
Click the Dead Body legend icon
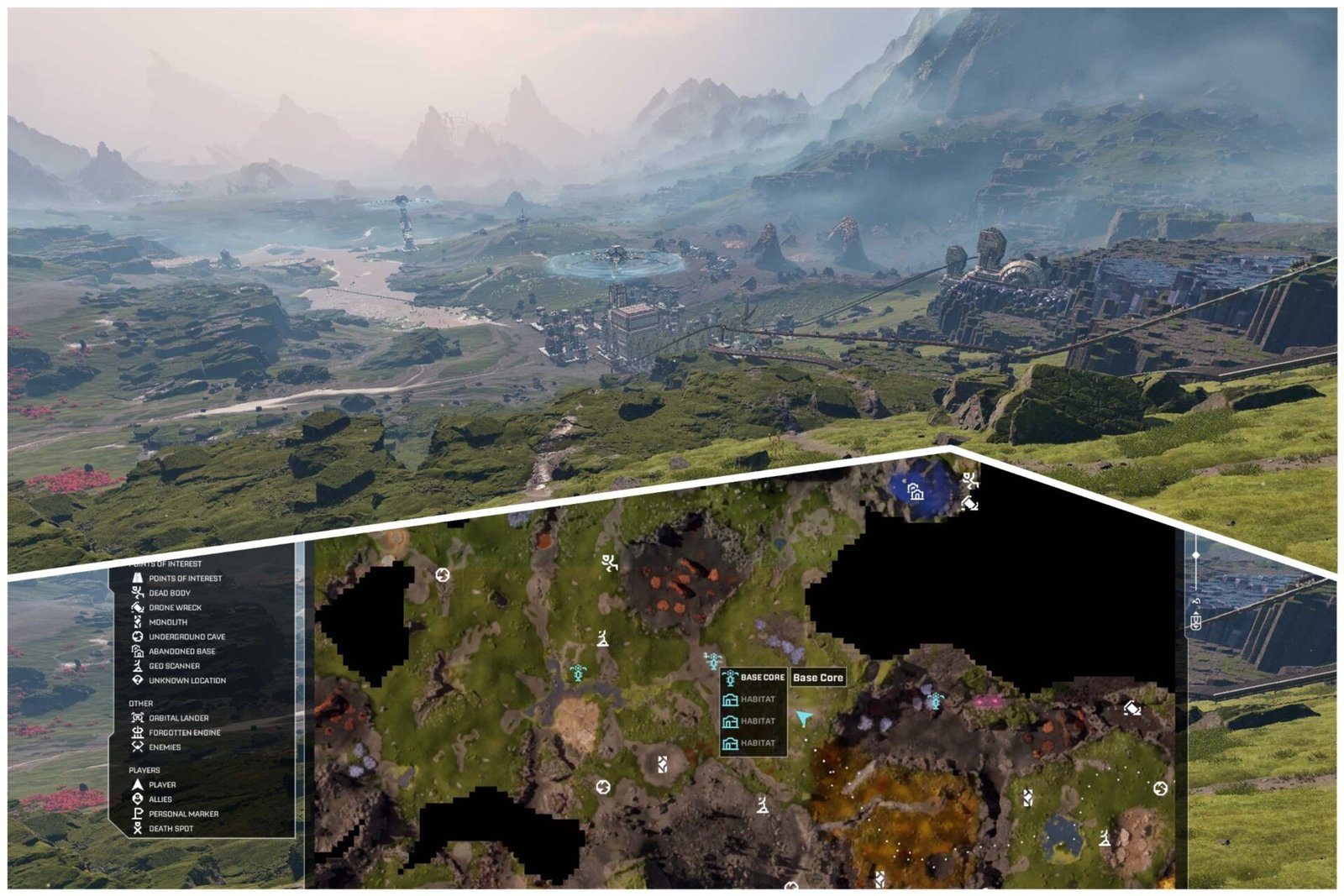click(138, 592)
